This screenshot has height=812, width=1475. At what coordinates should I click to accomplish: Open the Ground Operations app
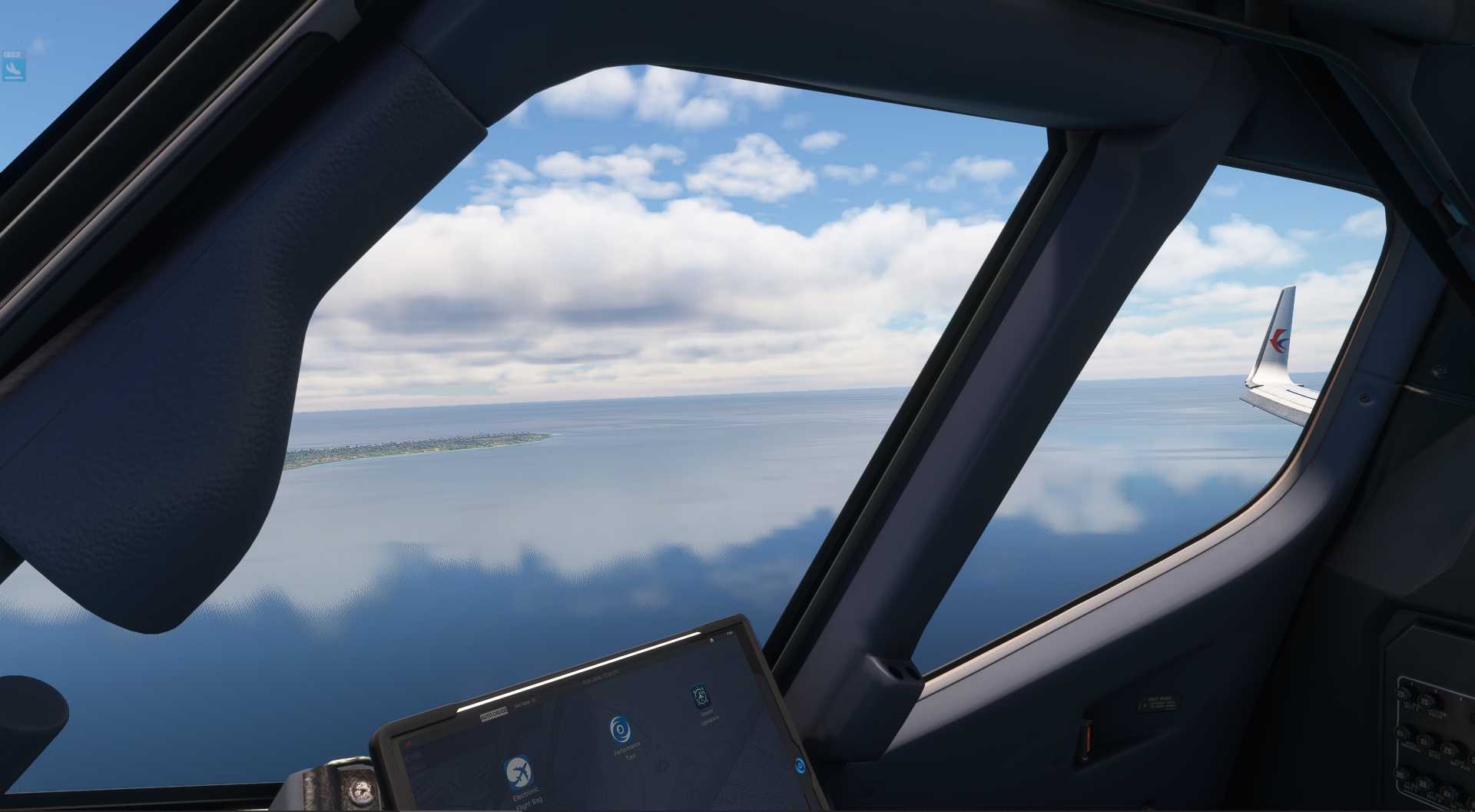(700, 697)
